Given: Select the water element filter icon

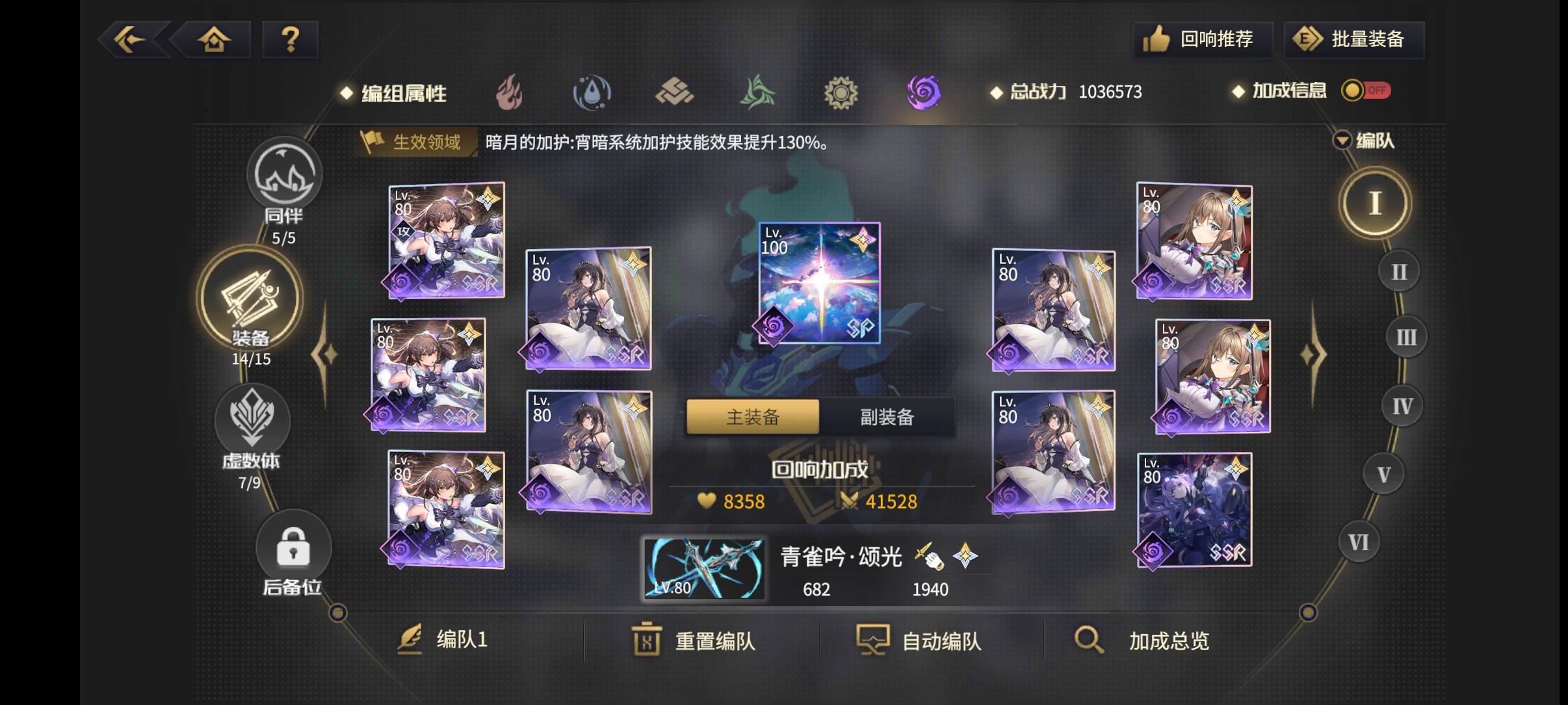Looking at the screenshot, I should [592, 92].
